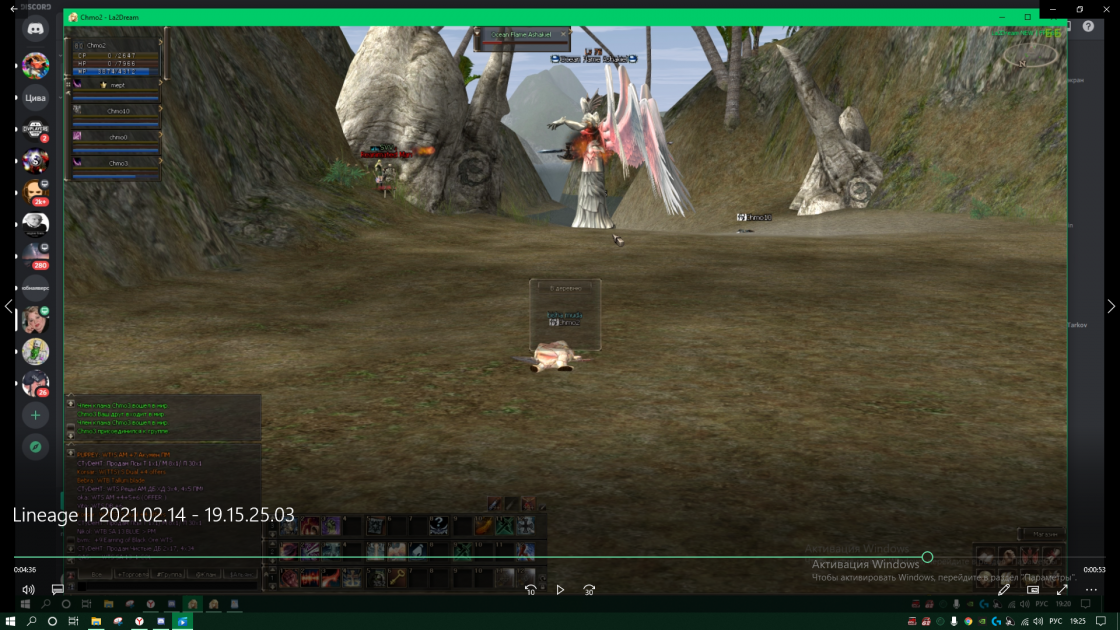The width and height of the screenshot is (1120, 630).
Task: Switch chat to the #Группа tab
Action: [x=167, y=575]
